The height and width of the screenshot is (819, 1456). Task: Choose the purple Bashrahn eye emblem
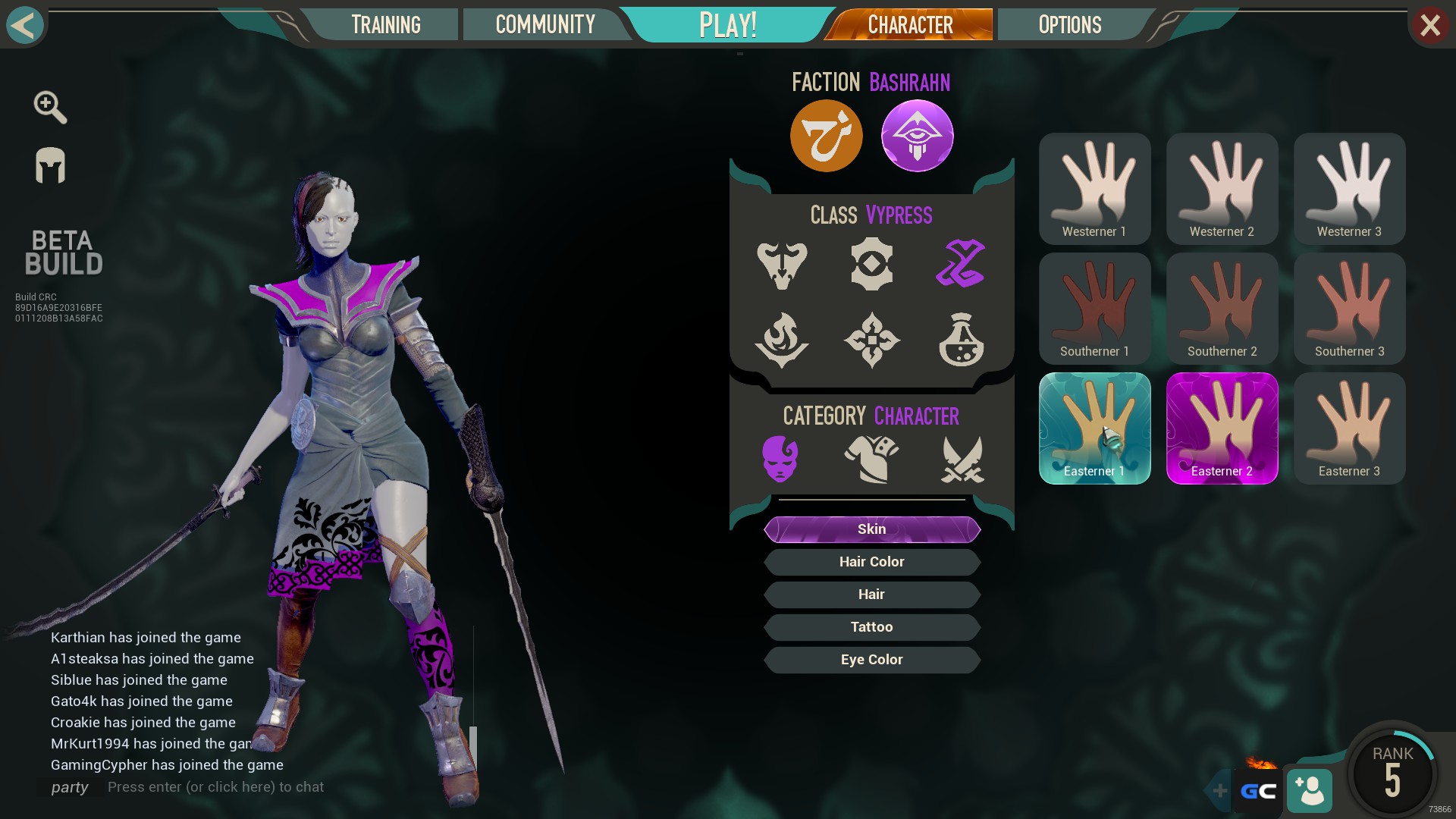917,136
